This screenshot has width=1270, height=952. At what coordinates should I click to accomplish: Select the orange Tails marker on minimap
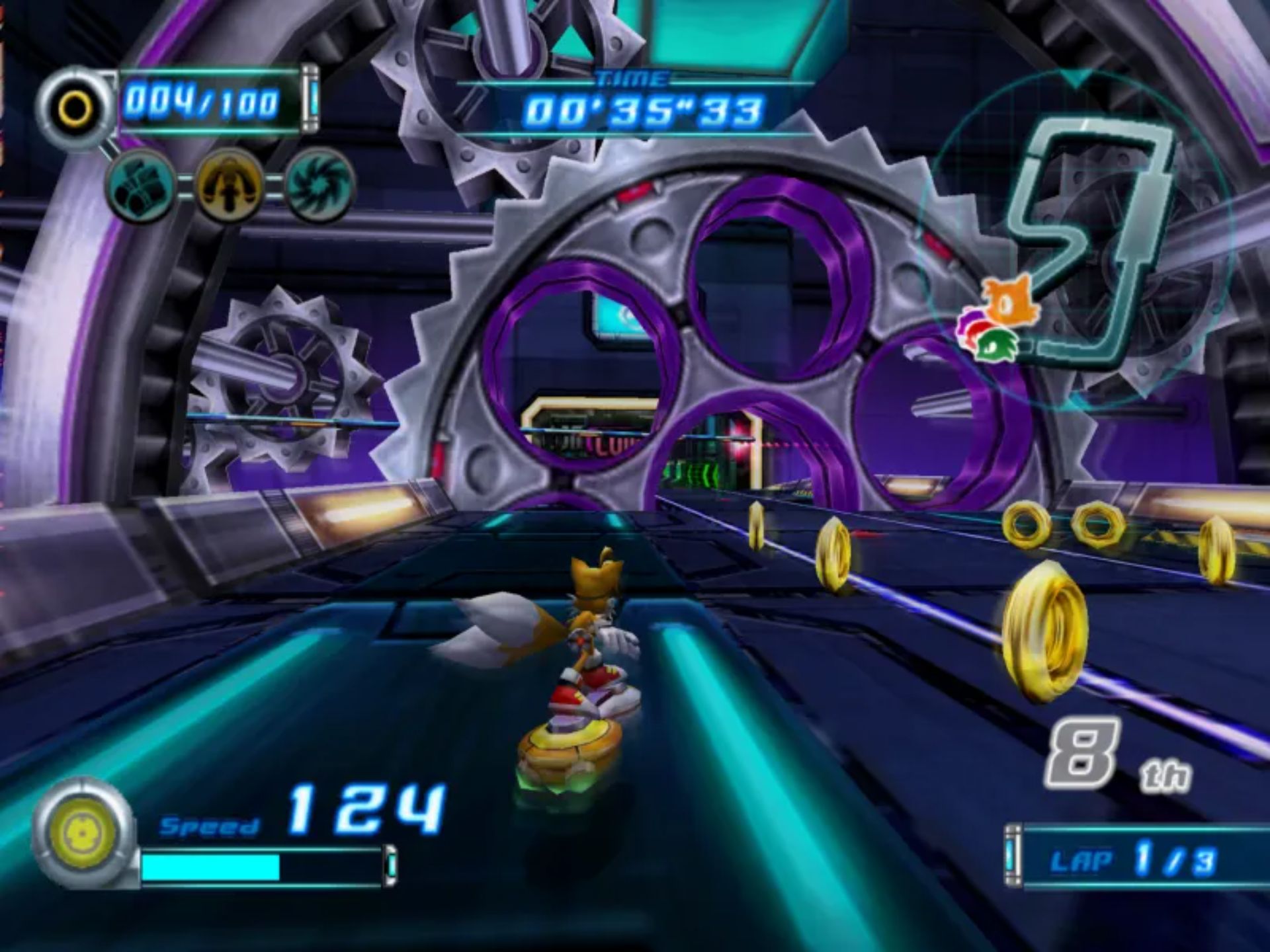click(1007, 304)
